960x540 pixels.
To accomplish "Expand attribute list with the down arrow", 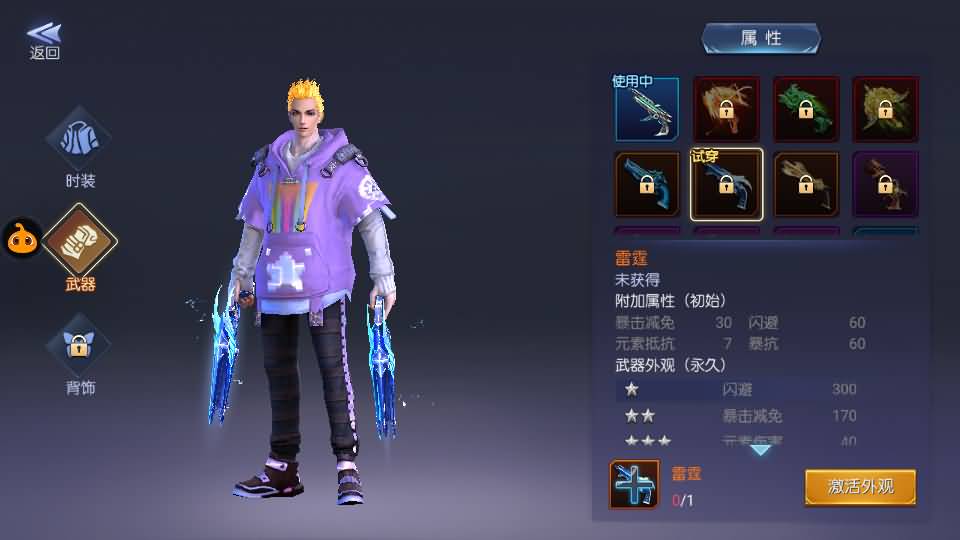I will [x=761, y=450].
